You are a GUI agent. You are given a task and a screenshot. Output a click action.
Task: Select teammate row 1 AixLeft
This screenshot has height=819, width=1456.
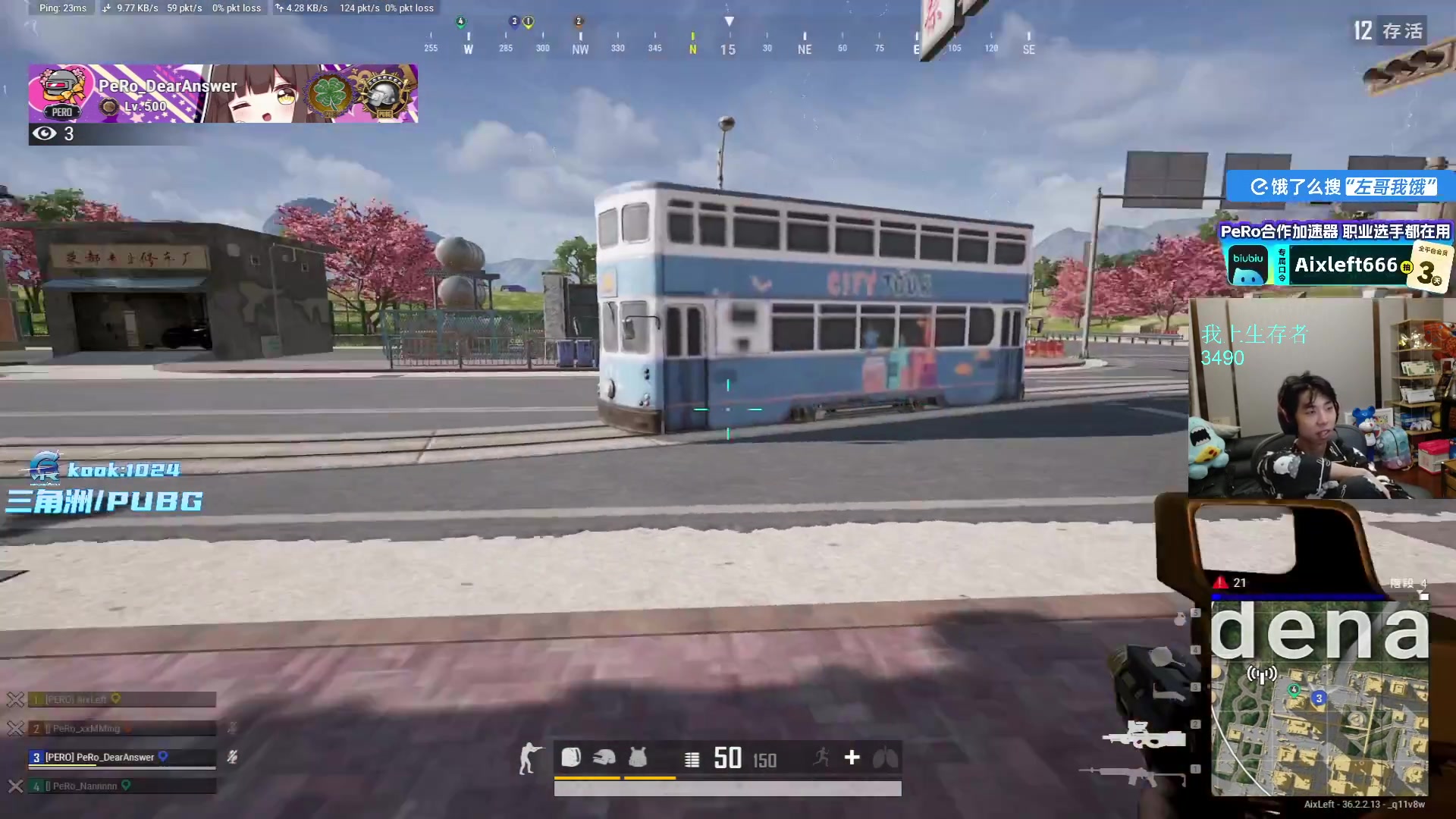pos(121,699)
